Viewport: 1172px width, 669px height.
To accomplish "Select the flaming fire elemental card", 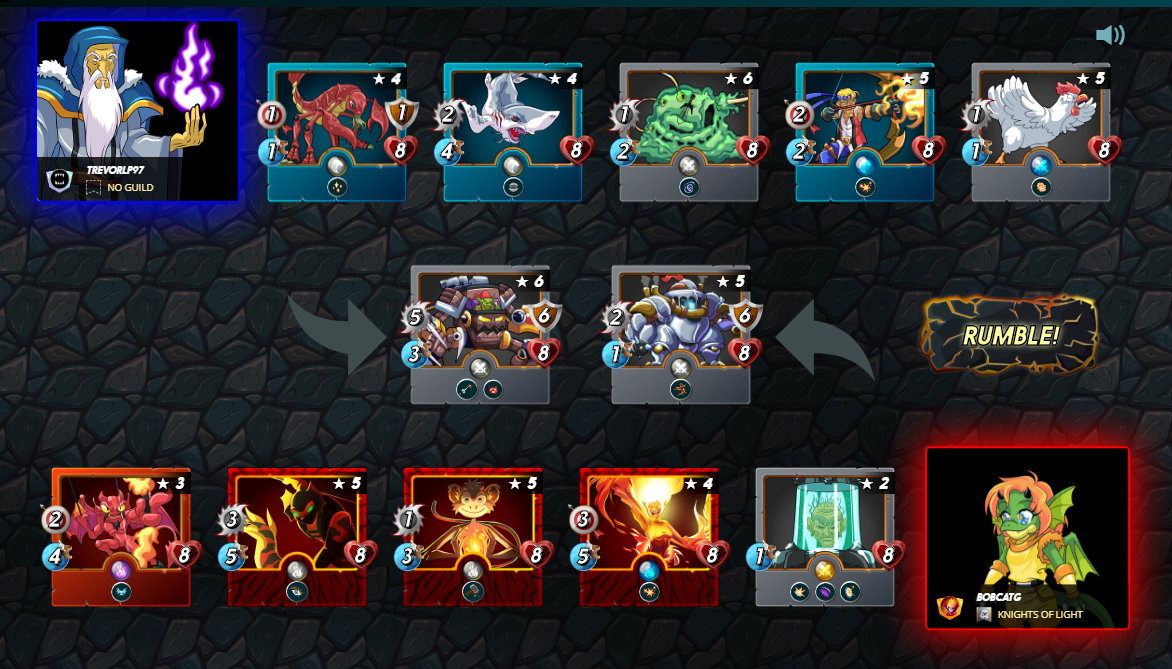I will [649, 537].
